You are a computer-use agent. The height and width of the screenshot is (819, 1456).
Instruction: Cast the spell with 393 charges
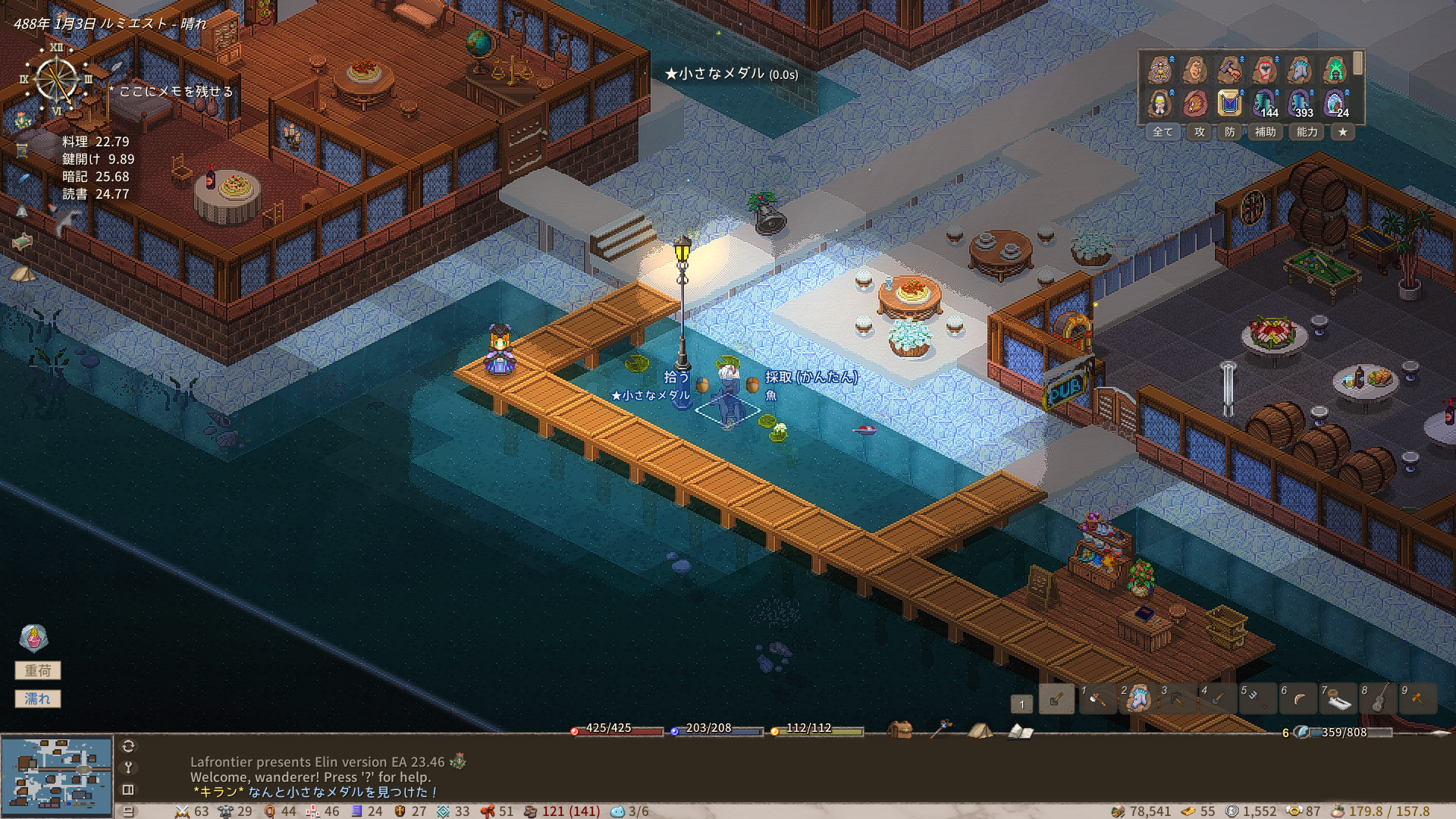coord(1300,102)
